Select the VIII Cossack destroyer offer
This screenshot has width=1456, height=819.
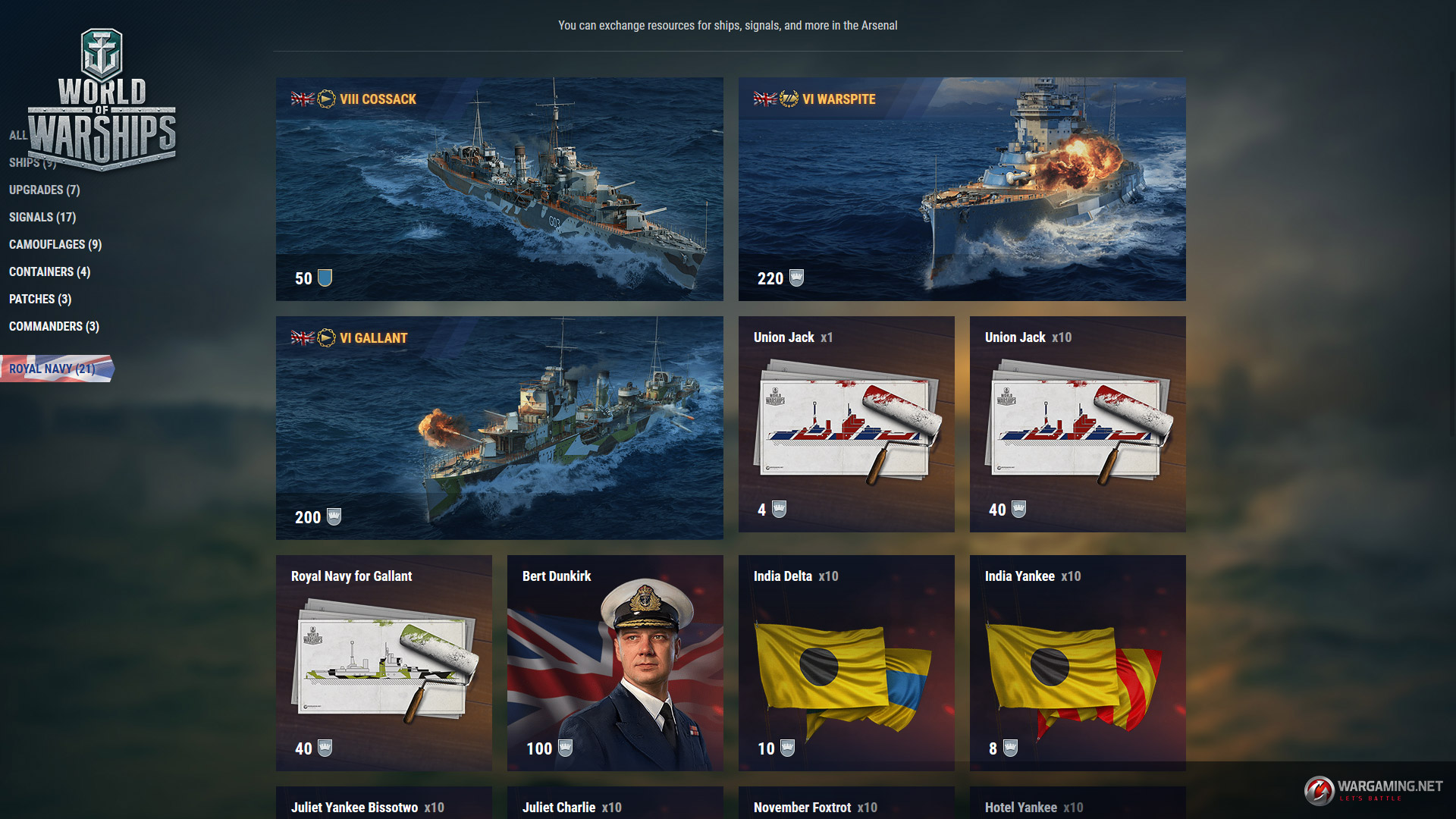(x=499, y=189)
